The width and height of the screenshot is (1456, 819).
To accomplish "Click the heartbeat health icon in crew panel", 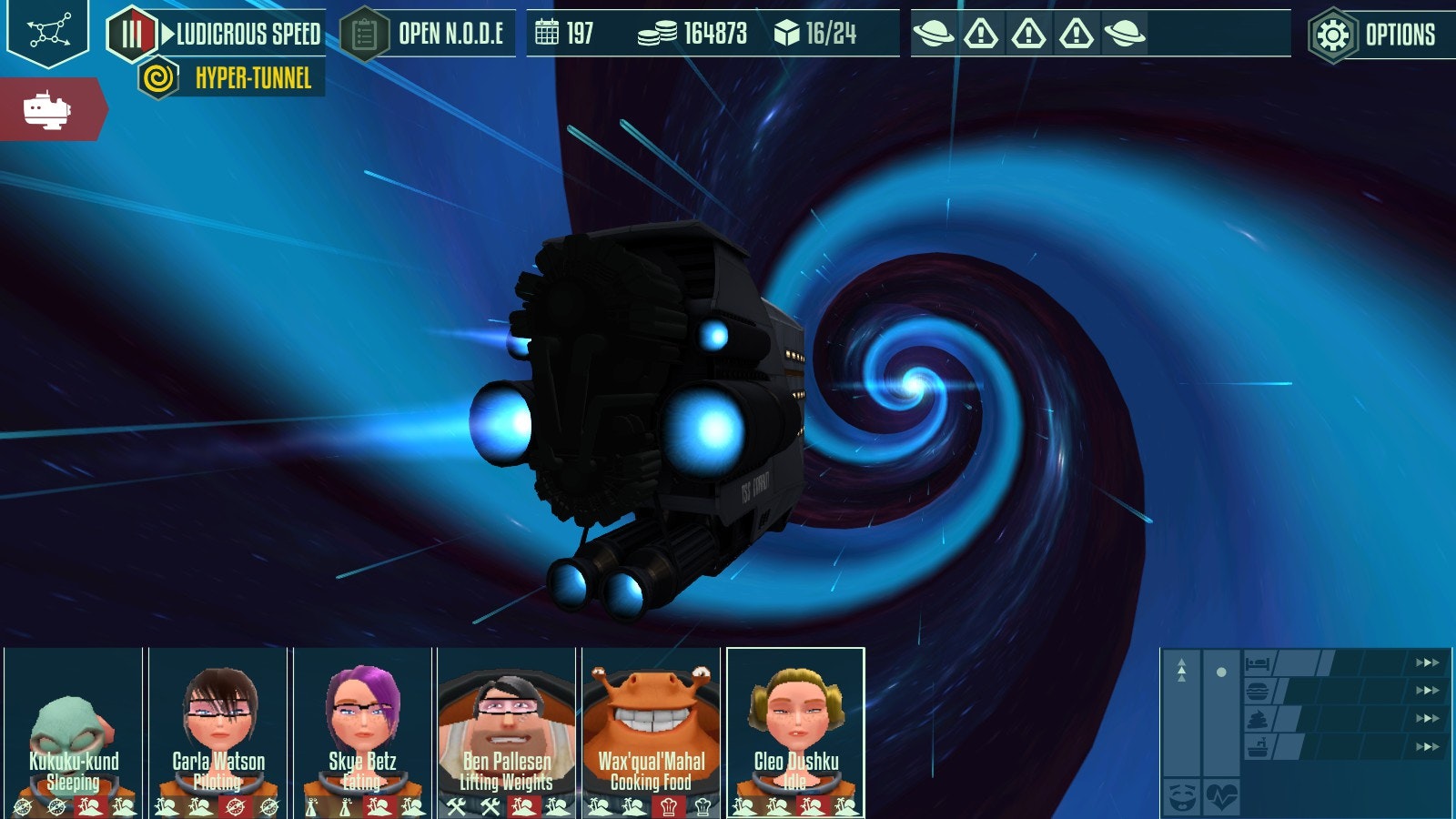I will tap(1222, 796).
